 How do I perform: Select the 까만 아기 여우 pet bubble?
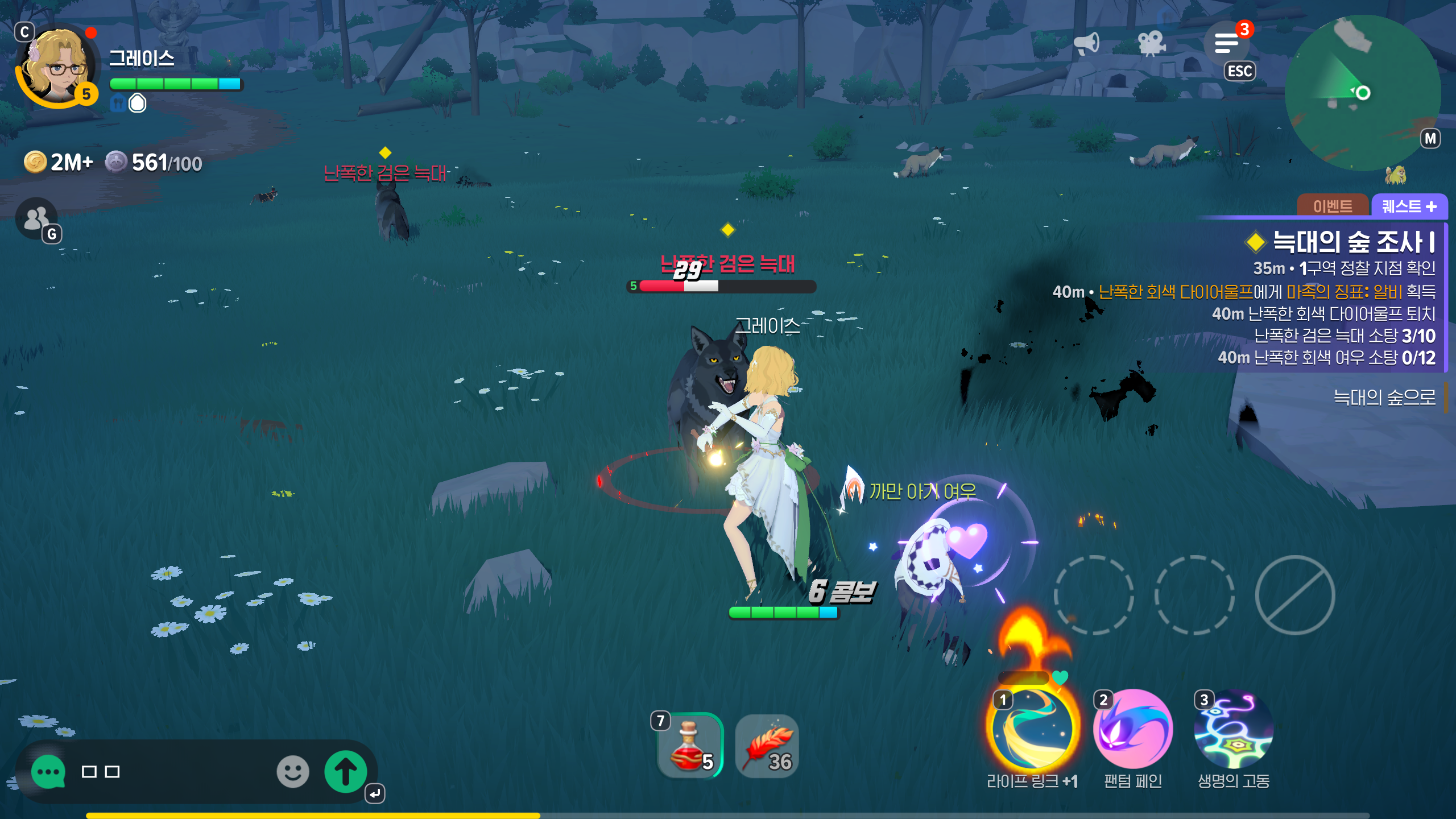coord(922,490)
